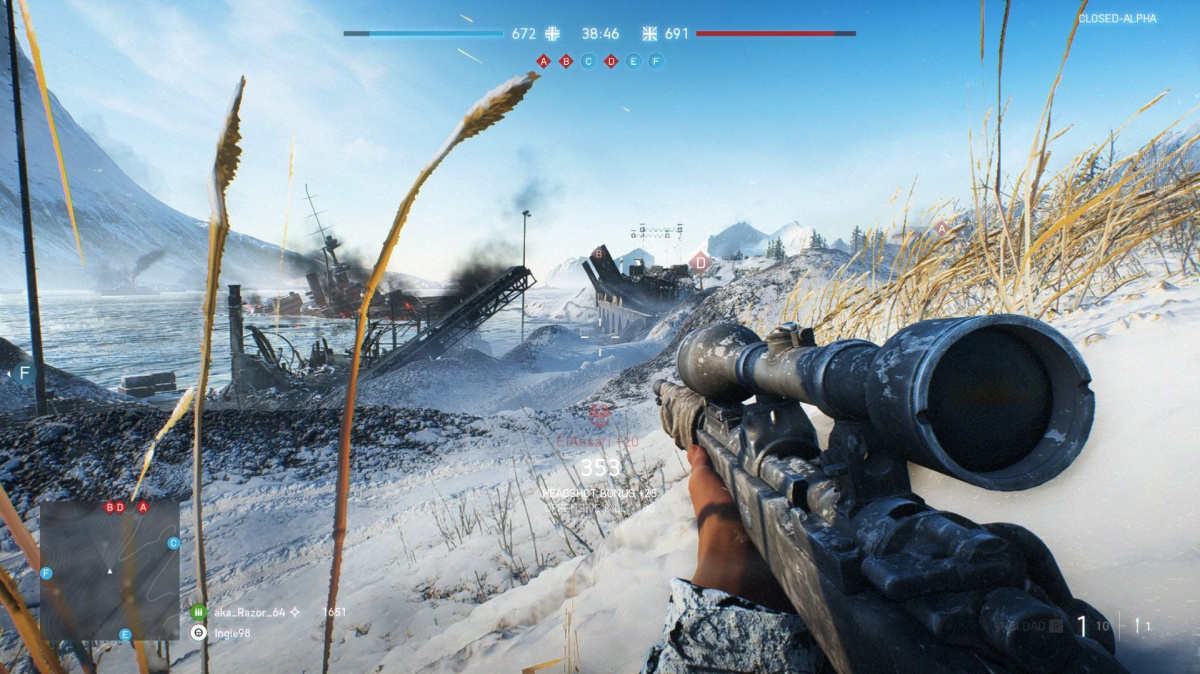
Task: Click the German team cross emblem
Action: click(x=552, y=33)
